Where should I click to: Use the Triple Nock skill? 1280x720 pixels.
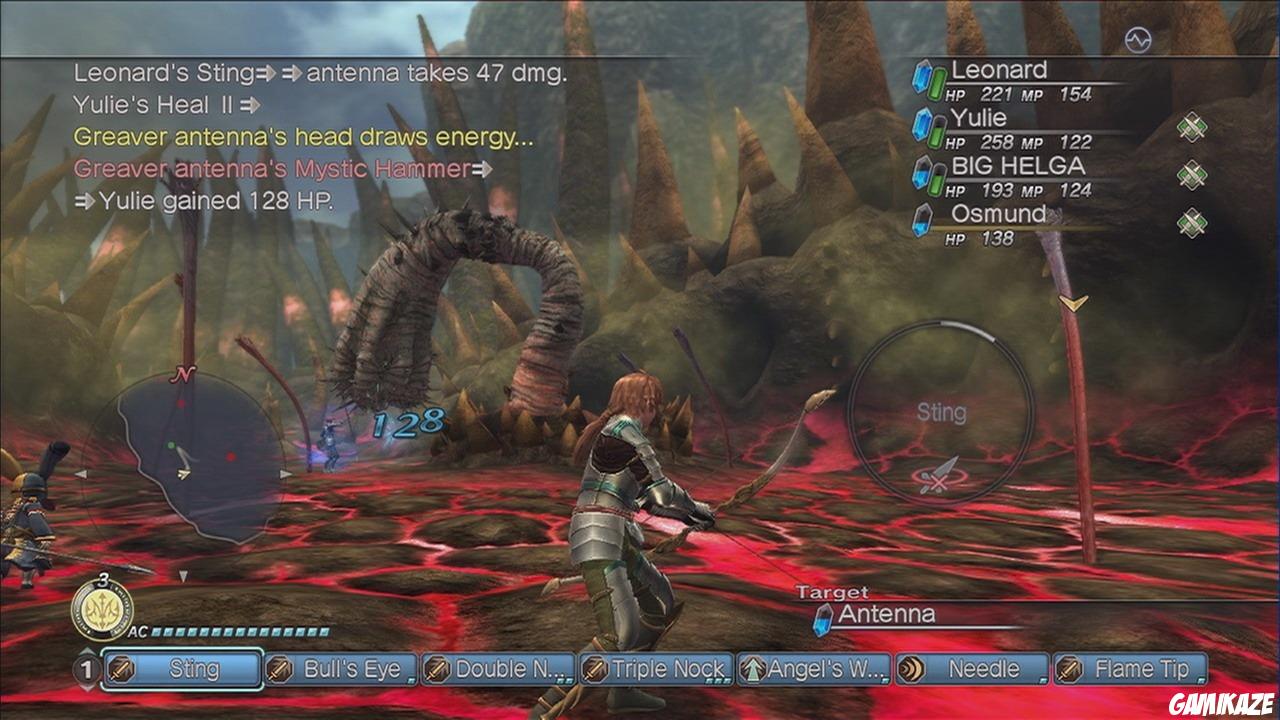(x=656, y=669)
